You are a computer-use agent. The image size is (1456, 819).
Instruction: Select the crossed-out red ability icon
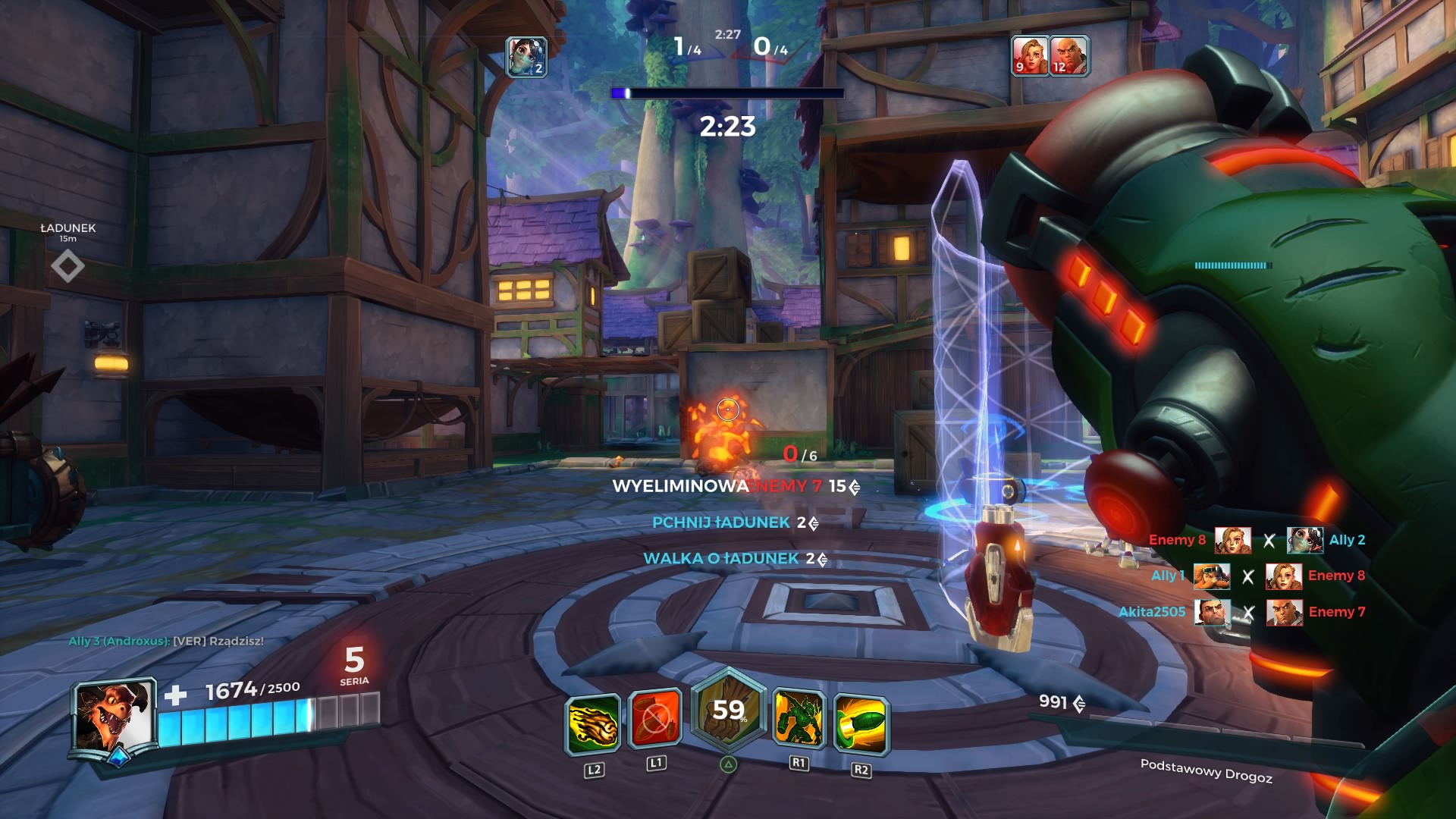pyautogui.click(x=655, y=718)
